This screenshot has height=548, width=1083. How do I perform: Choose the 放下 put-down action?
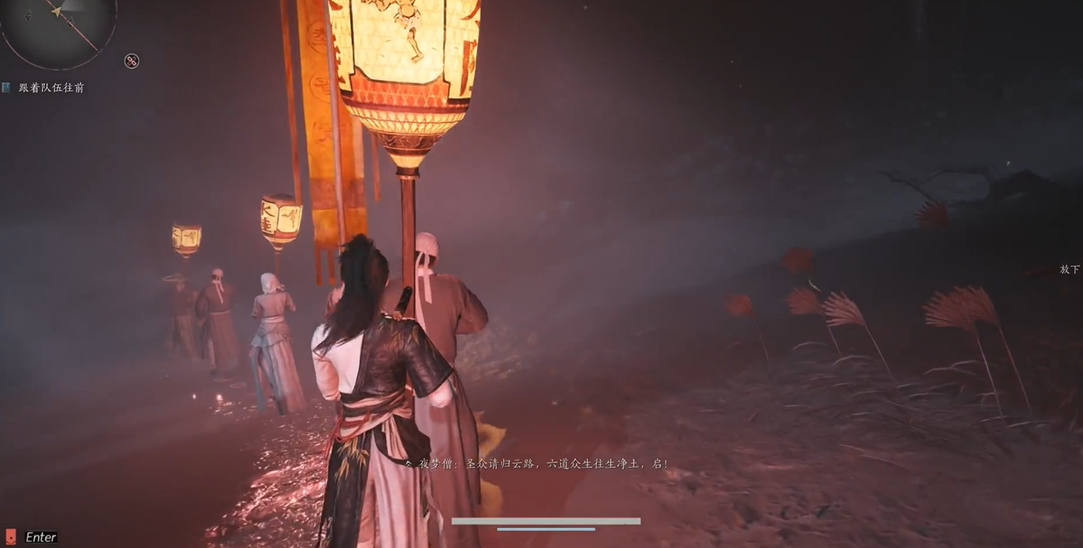(x=1069, y=270)
